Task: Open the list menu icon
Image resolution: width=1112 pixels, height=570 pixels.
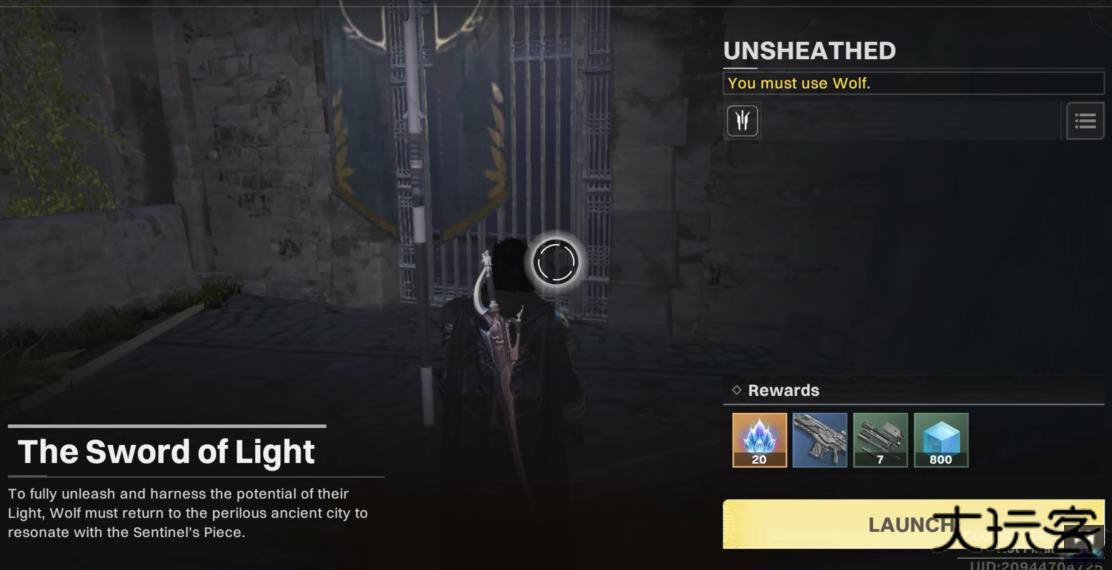Action: (x=1085, y=121)
